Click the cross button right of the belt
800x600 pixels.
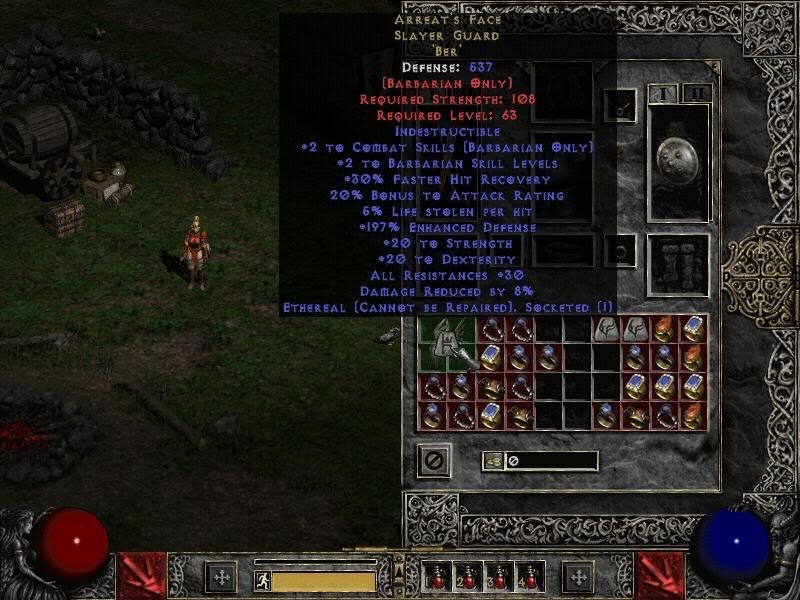point(578,577)
